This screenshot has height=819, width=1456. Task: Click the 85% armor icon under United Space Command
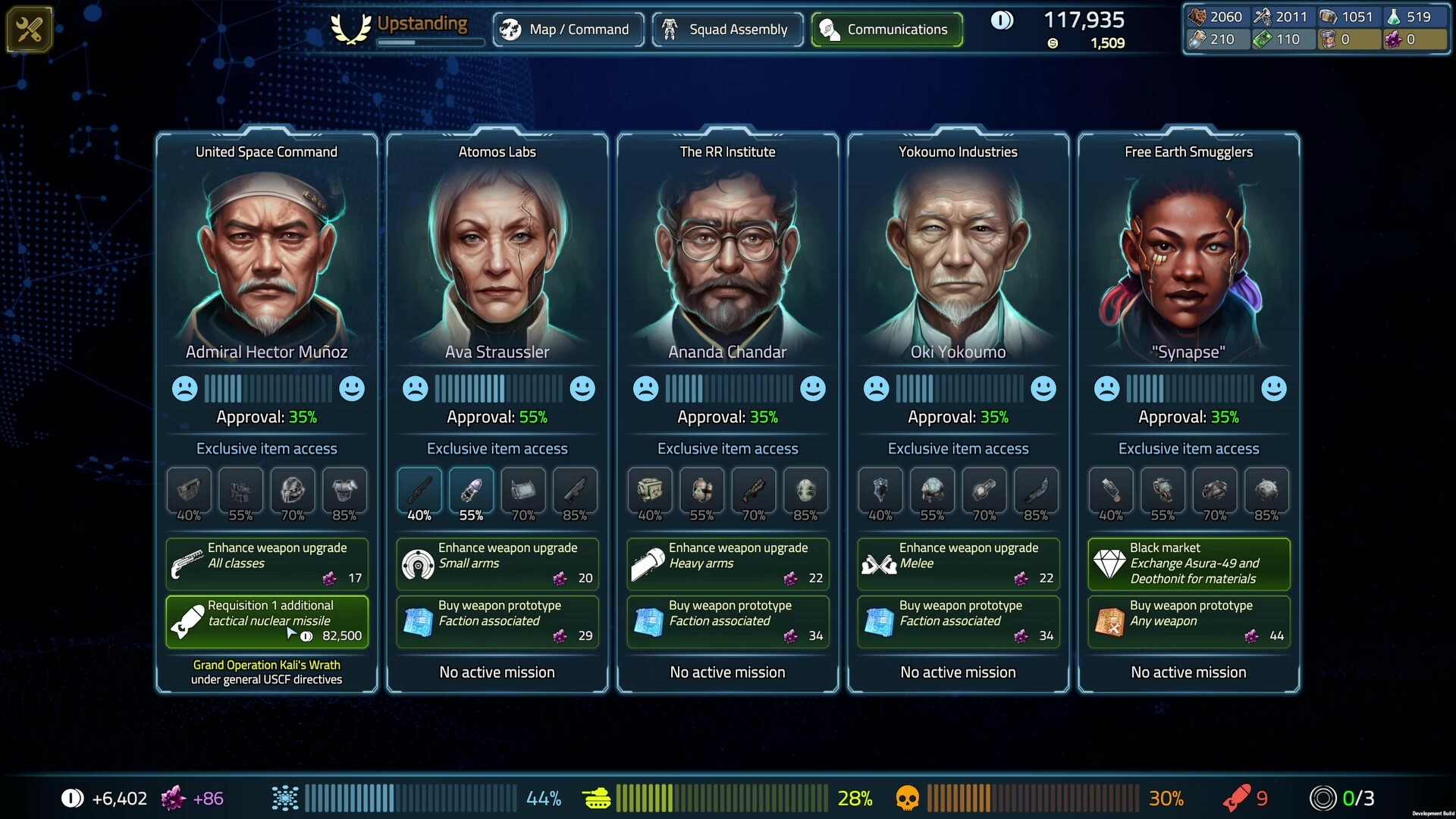click(345, 491)
